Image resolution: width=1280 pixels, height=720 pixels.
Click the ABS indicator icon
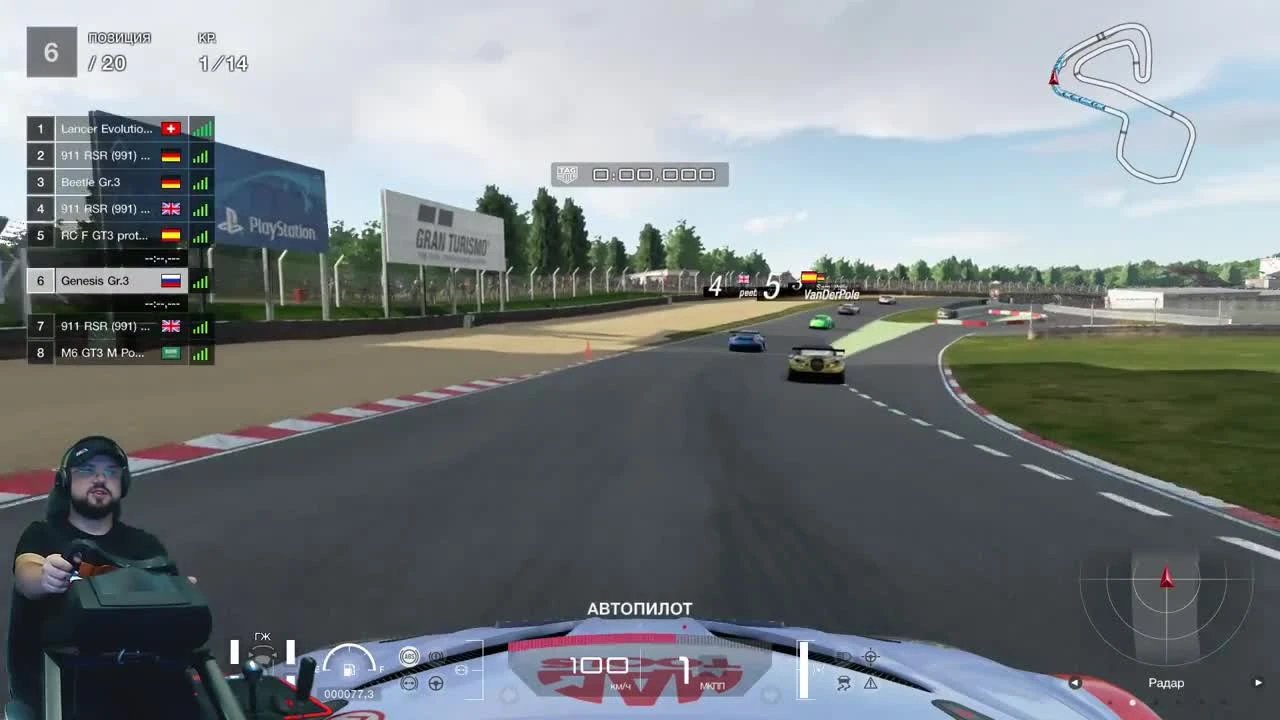(x=409, y=656)
